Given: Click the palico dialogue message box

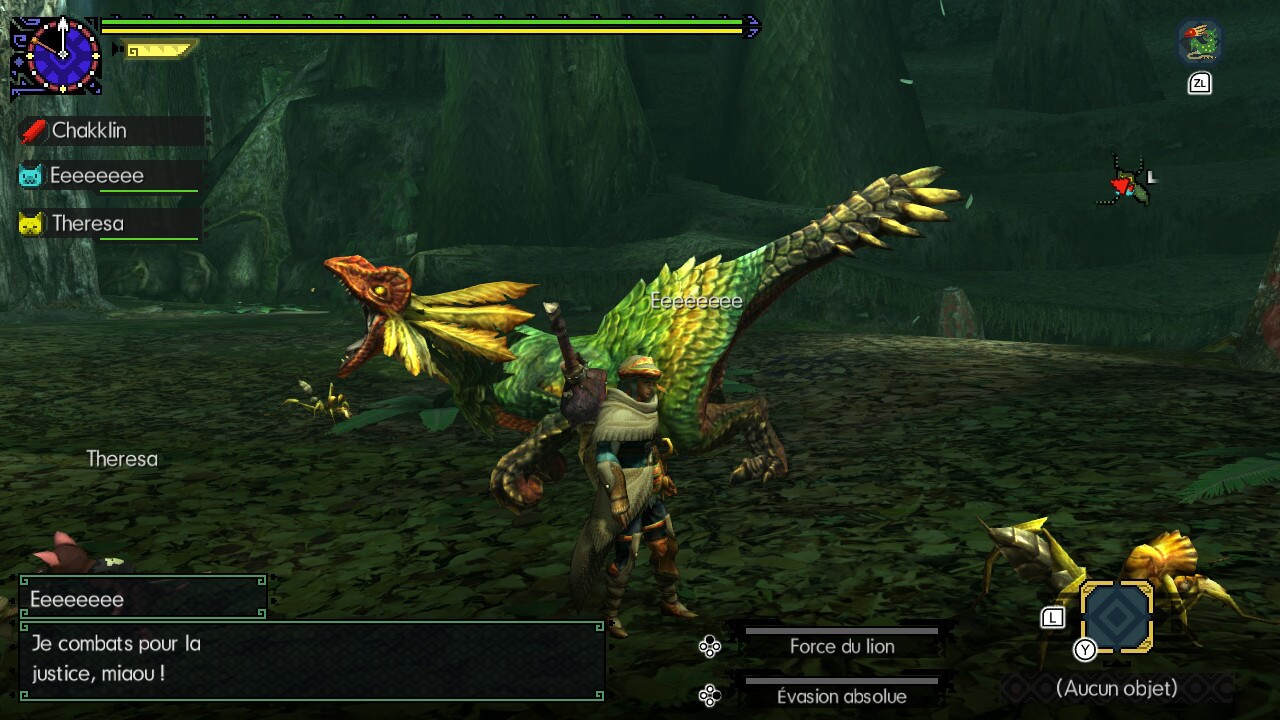Looking at the screenshot, I should point(311,659).
